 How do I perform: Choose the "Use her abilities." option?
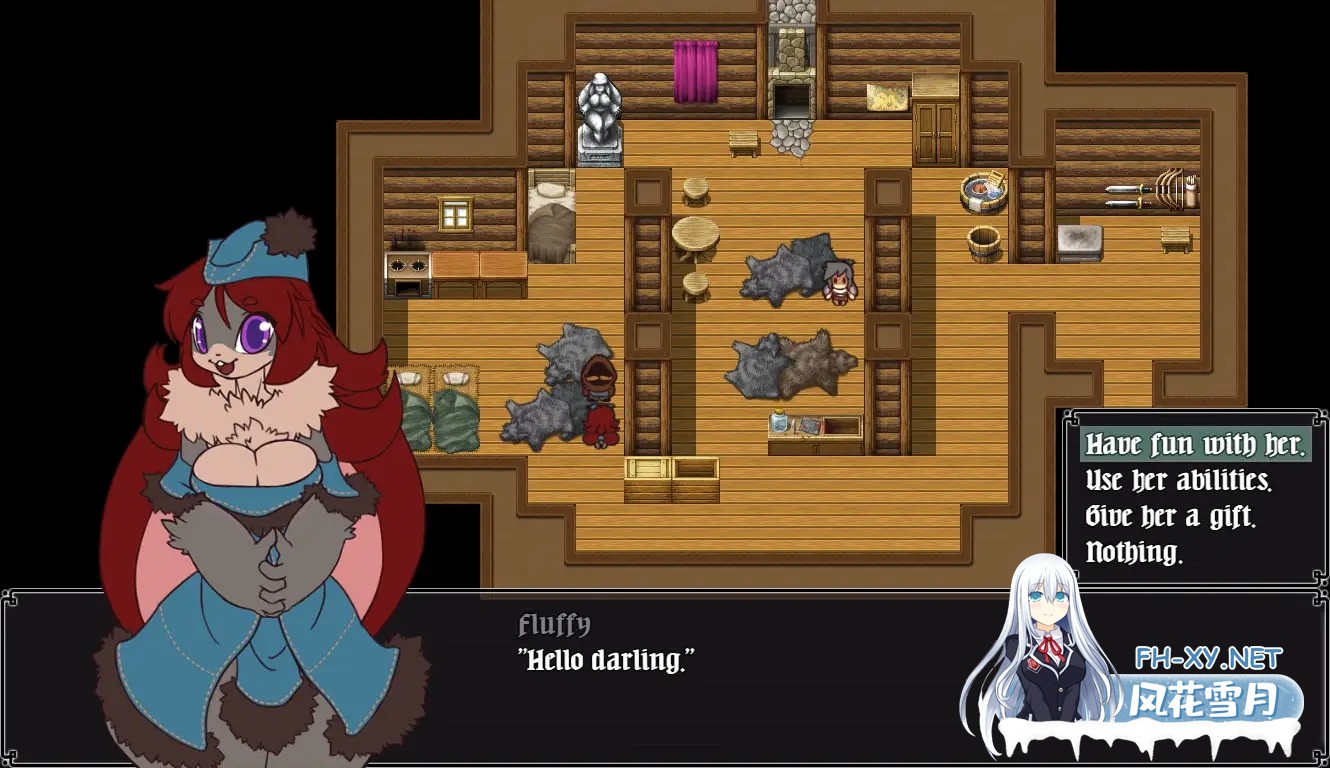pos(1178,481)
